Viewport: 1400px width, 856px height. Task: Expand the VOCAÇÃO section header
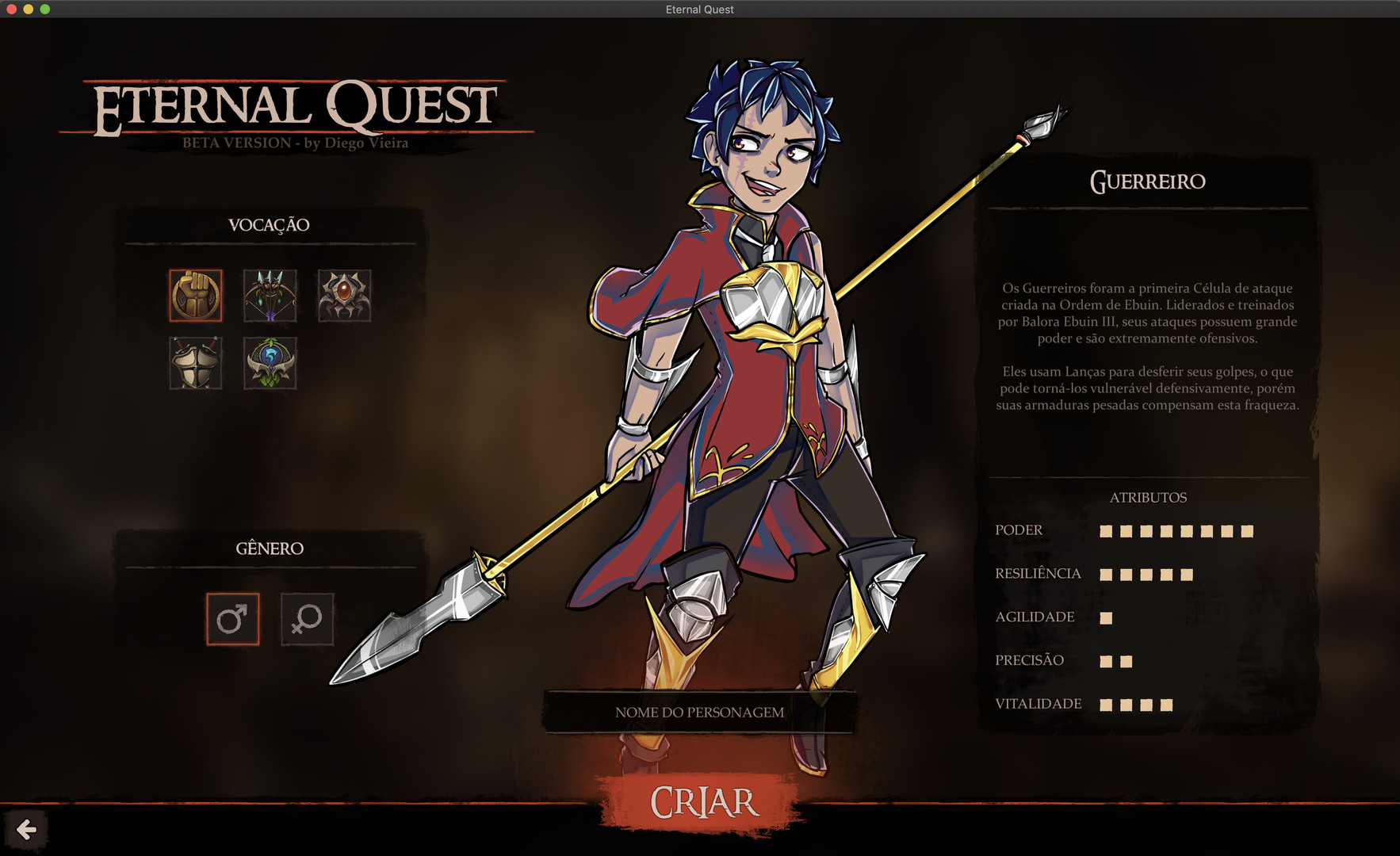pyautogui.click(x=270, y=224)
